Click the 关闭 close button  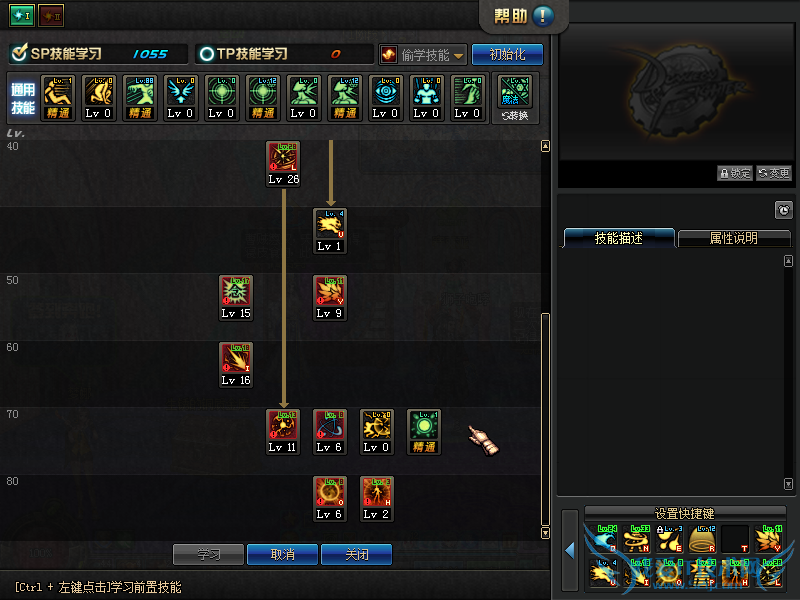coord(356,554)
